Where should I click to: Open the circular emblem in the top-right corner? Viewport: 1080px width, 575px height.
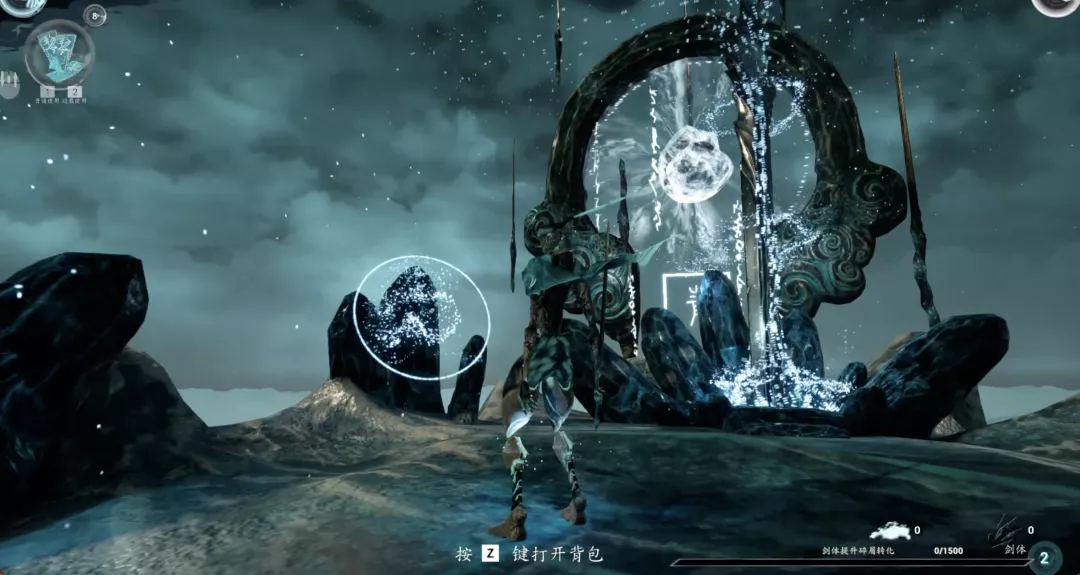point(1058,5)
